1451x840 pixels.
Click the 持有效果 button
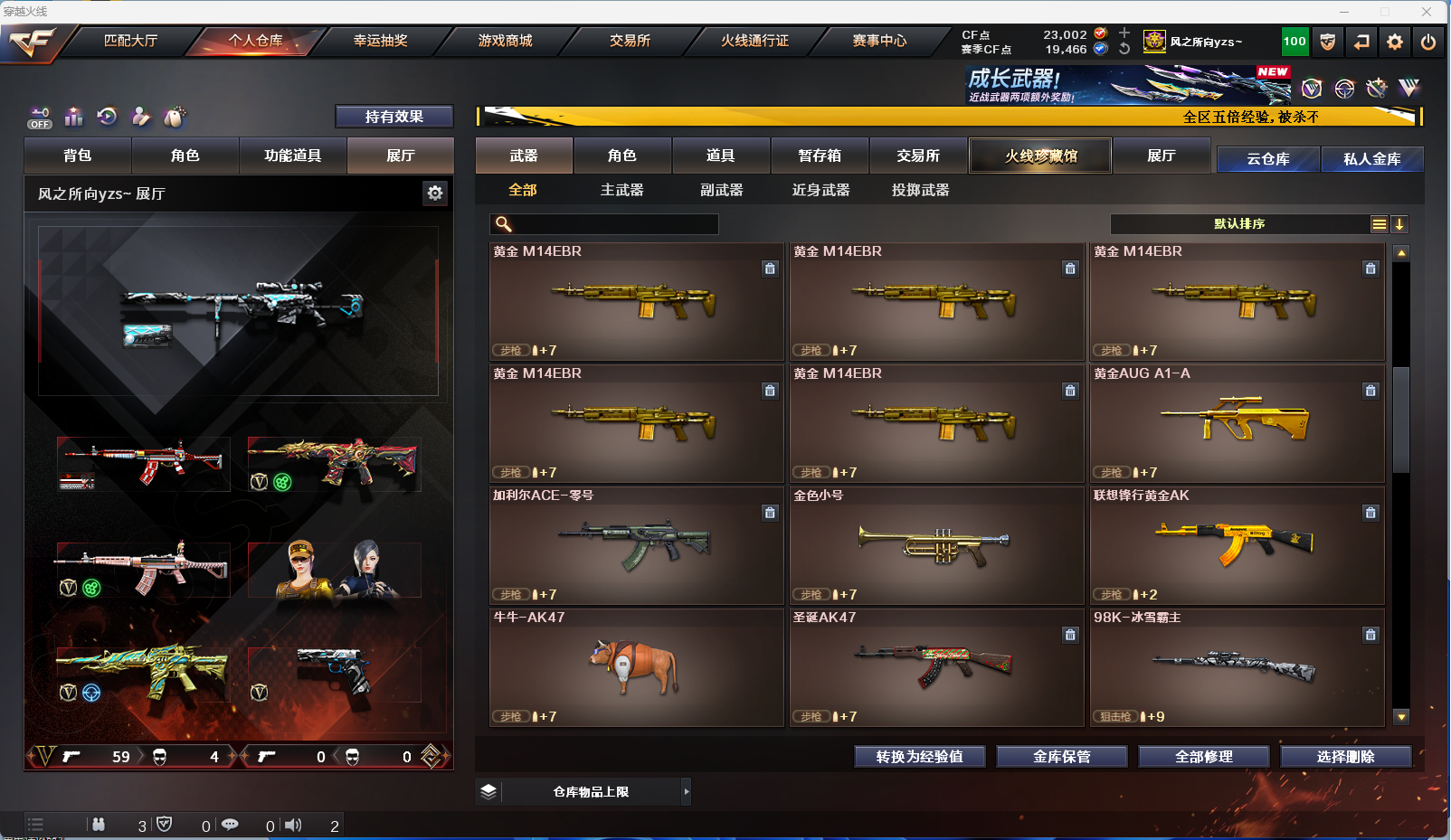(x=394, y=117)
